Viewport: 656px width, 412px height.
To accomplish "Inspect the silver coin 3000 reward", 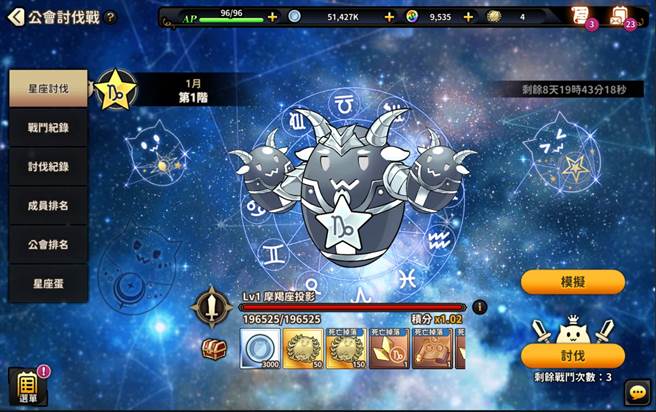I will 259,348.
